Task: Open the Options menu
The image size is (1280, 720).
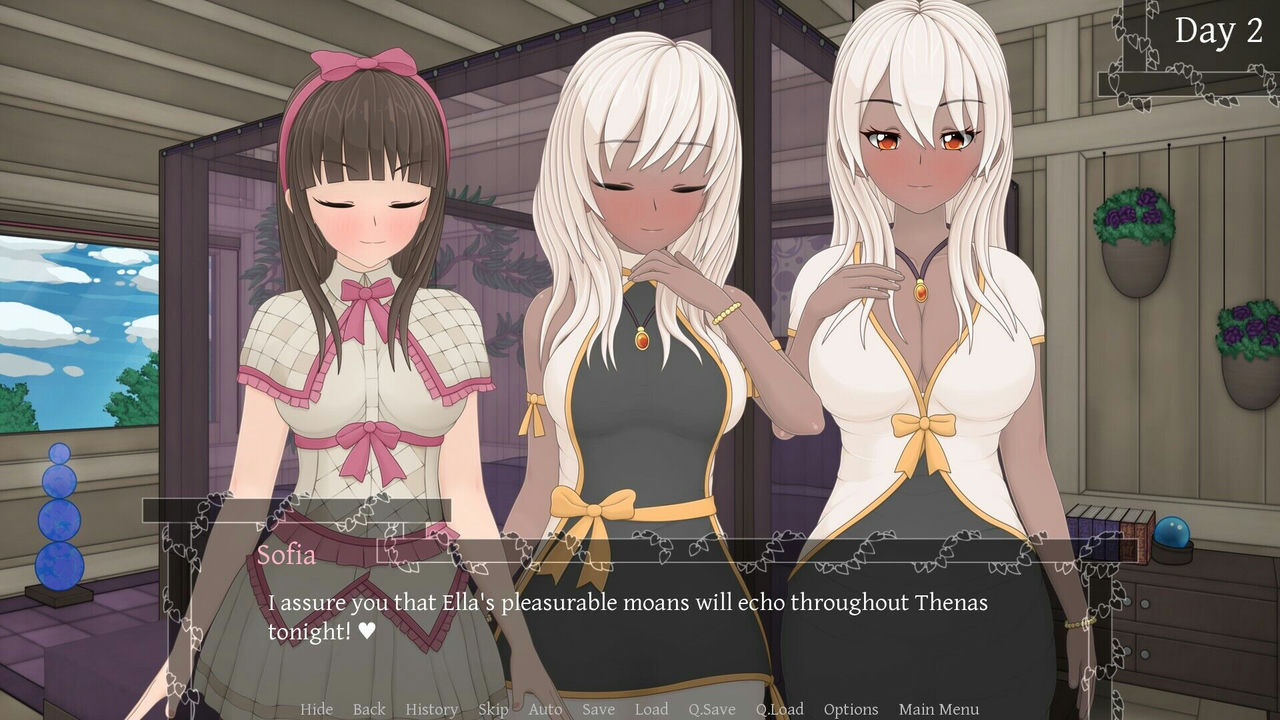Action: tap(851, 709)
